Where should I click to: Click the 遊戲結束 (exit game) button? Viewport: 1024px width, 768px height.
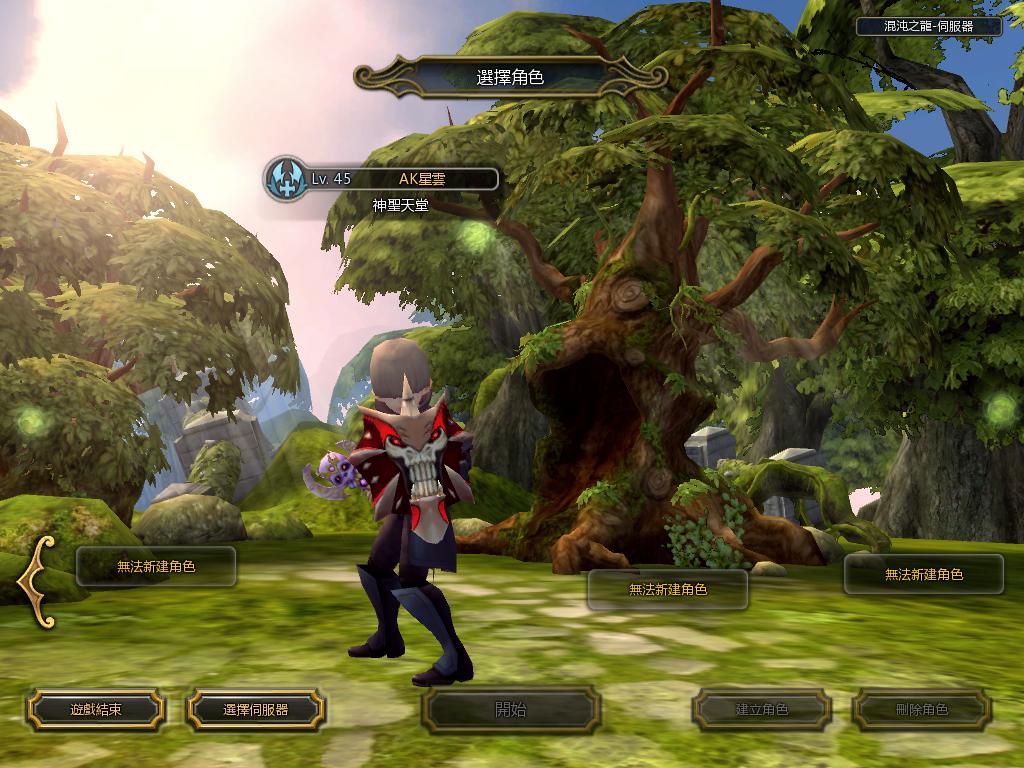coord(96,710)
